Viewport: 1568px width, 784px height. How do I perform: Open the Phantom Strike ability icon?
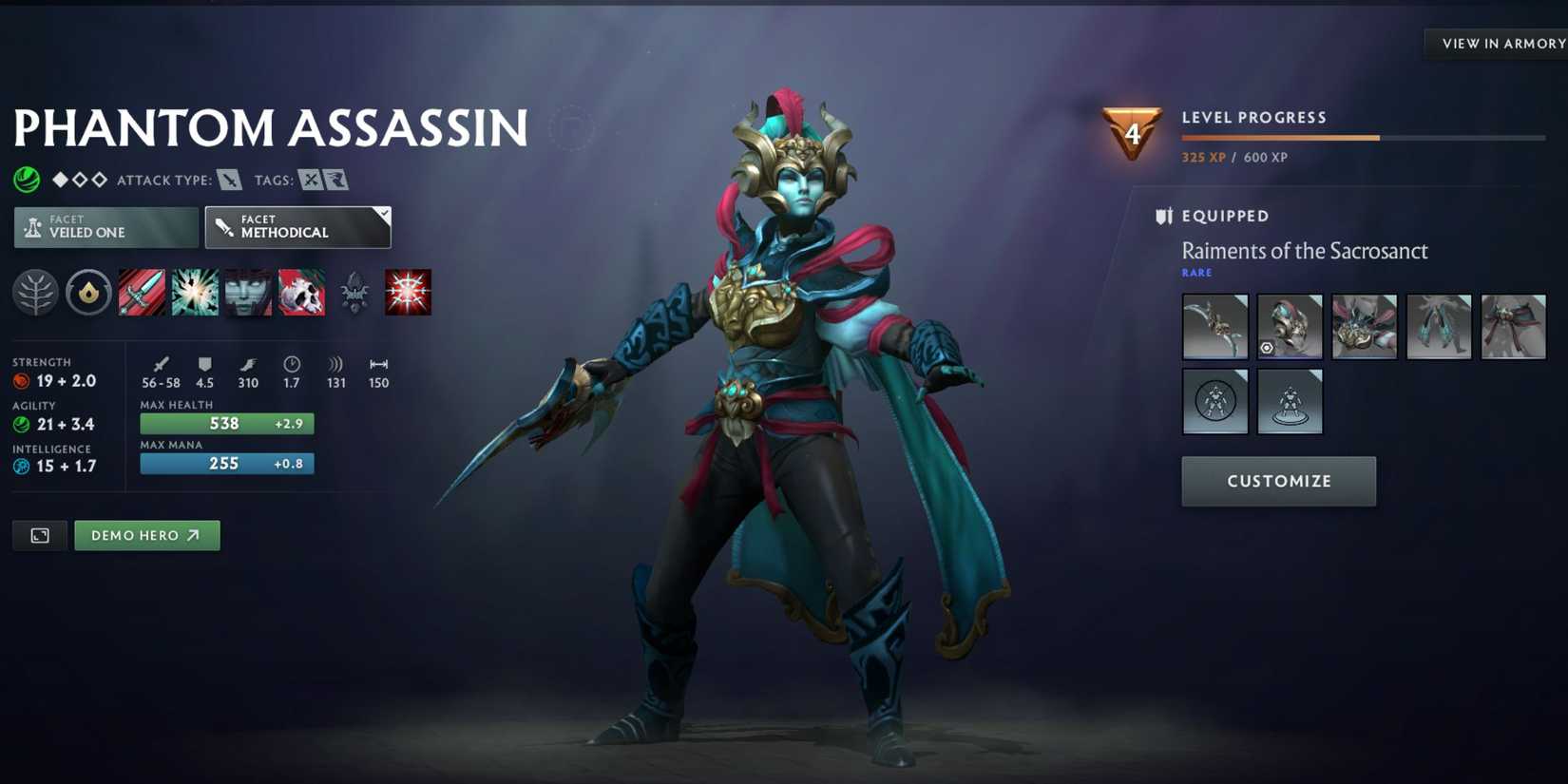195,292
